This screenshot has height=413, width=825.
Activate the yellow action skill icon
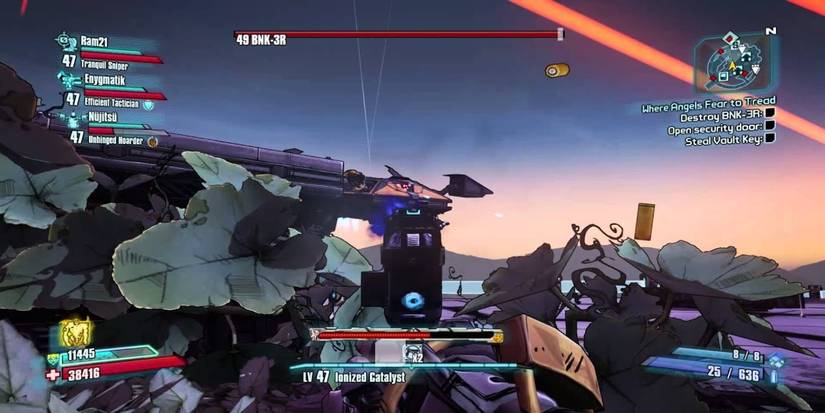(76, 332)
